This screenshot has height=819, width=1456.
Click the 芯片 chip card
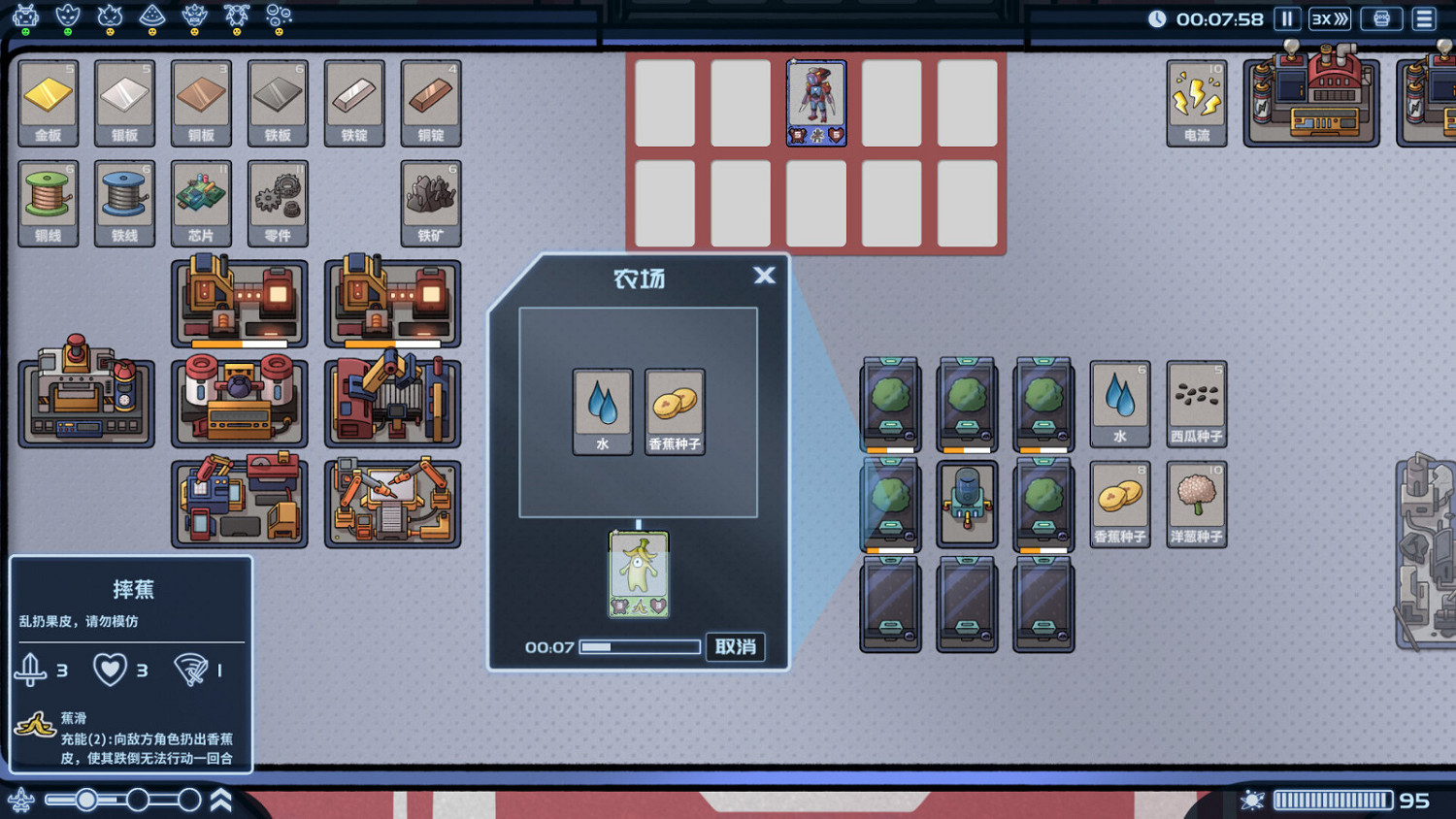click(201, 203)
